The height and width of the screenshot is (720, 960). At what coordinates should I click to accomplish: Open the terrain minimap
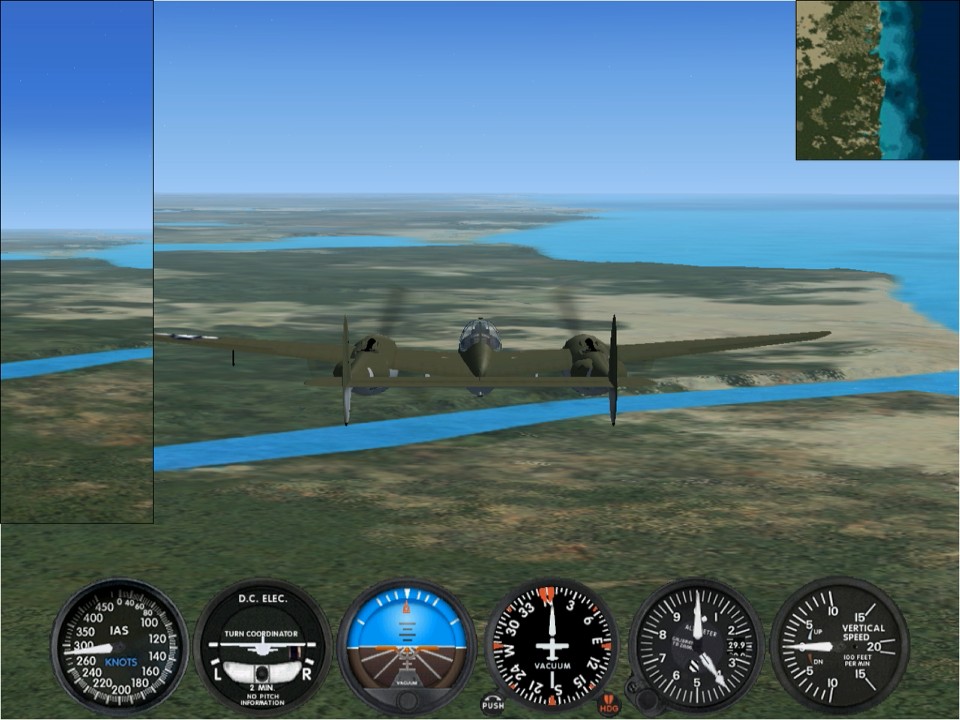877,80
